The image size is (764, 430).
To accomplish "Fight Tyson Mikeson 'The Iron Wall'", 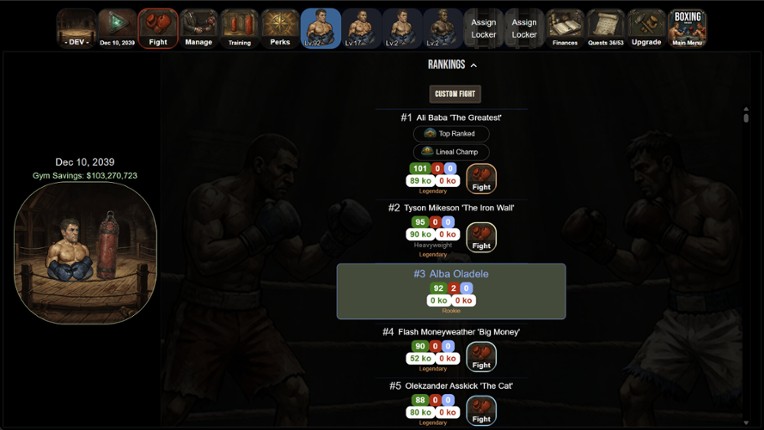I will [x=481, y=237].
